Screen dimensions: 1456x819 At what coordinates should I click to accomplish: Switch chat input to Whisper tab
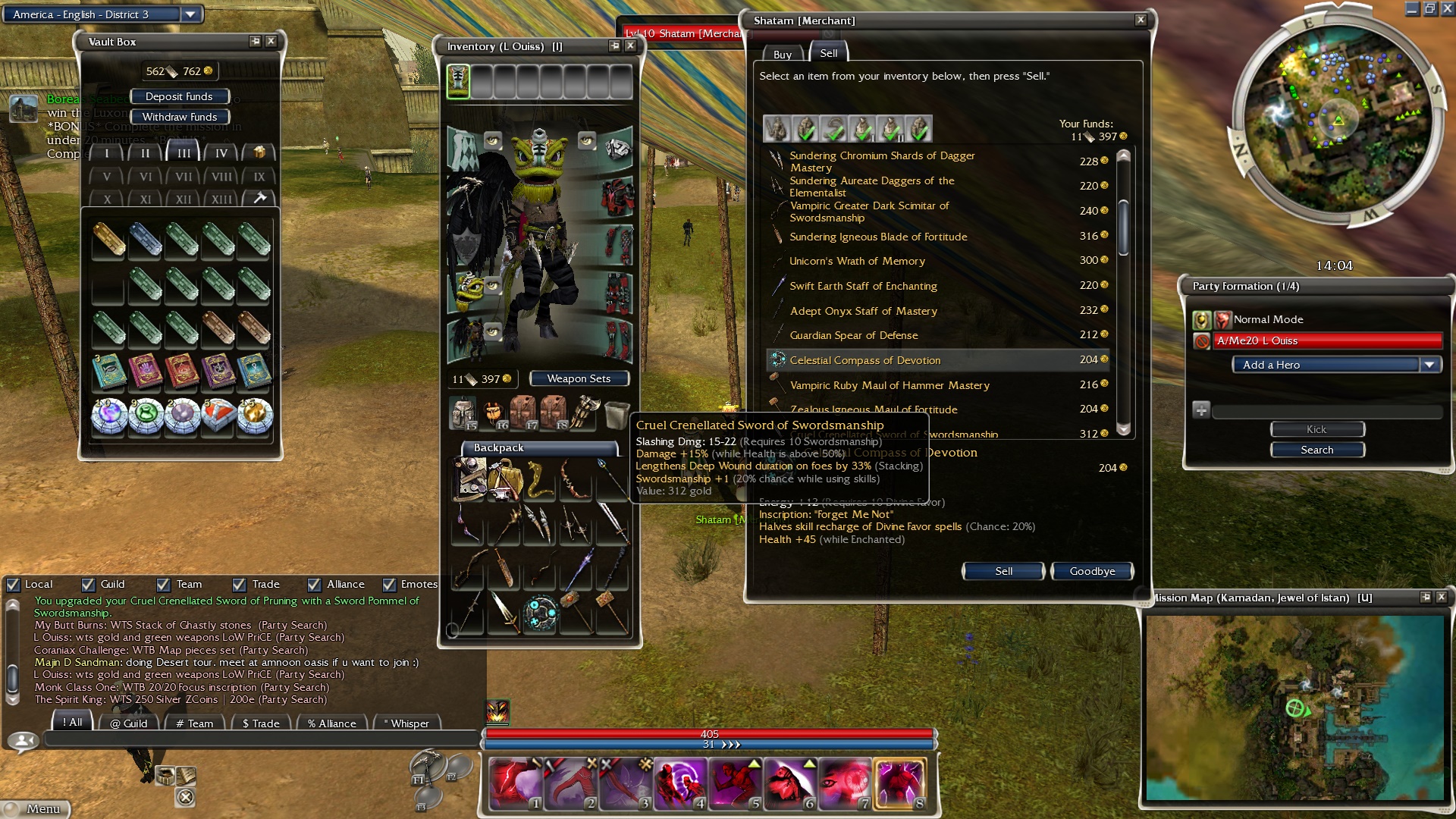tap(407, 723)
